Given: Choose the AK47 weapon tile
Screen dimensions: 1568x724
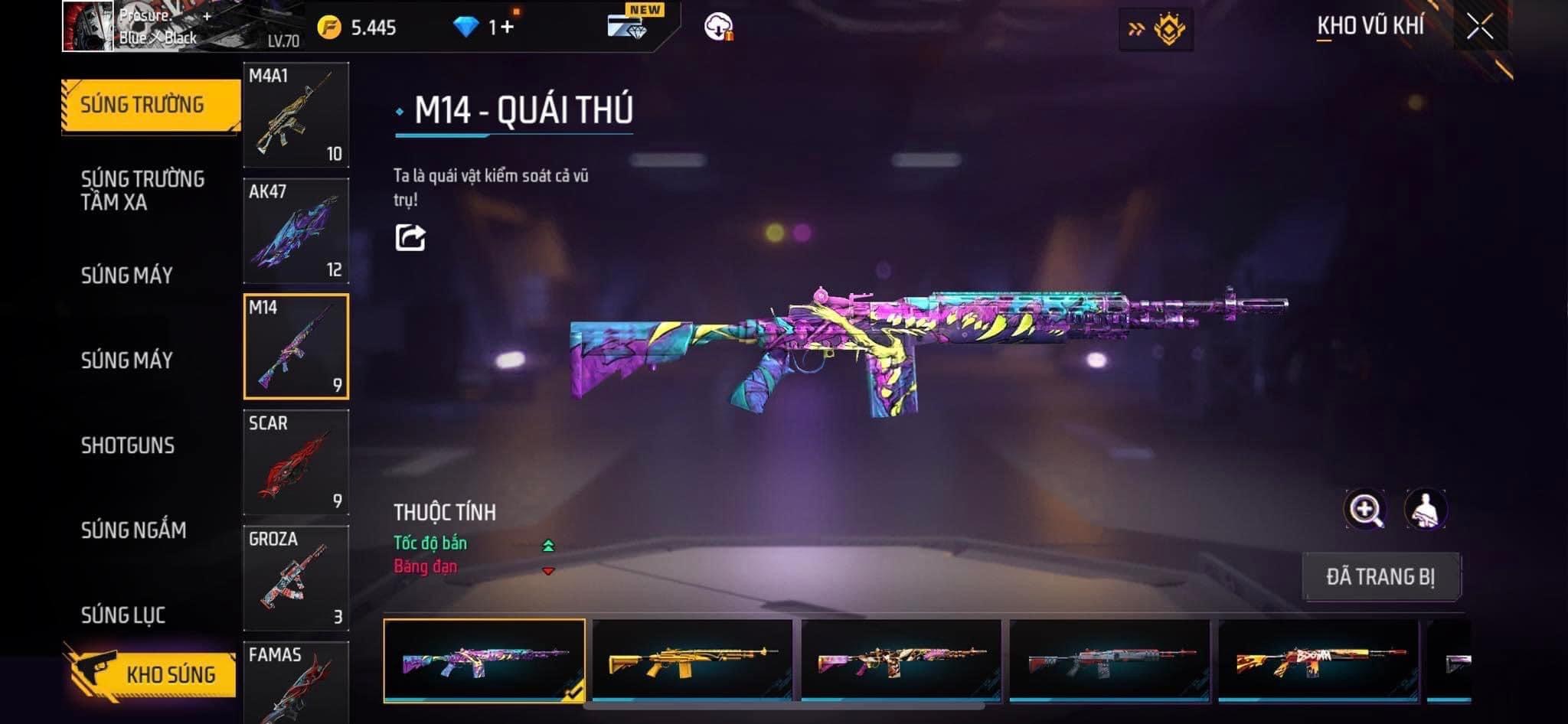Looking at the screenshot, I should pos(296,231).
